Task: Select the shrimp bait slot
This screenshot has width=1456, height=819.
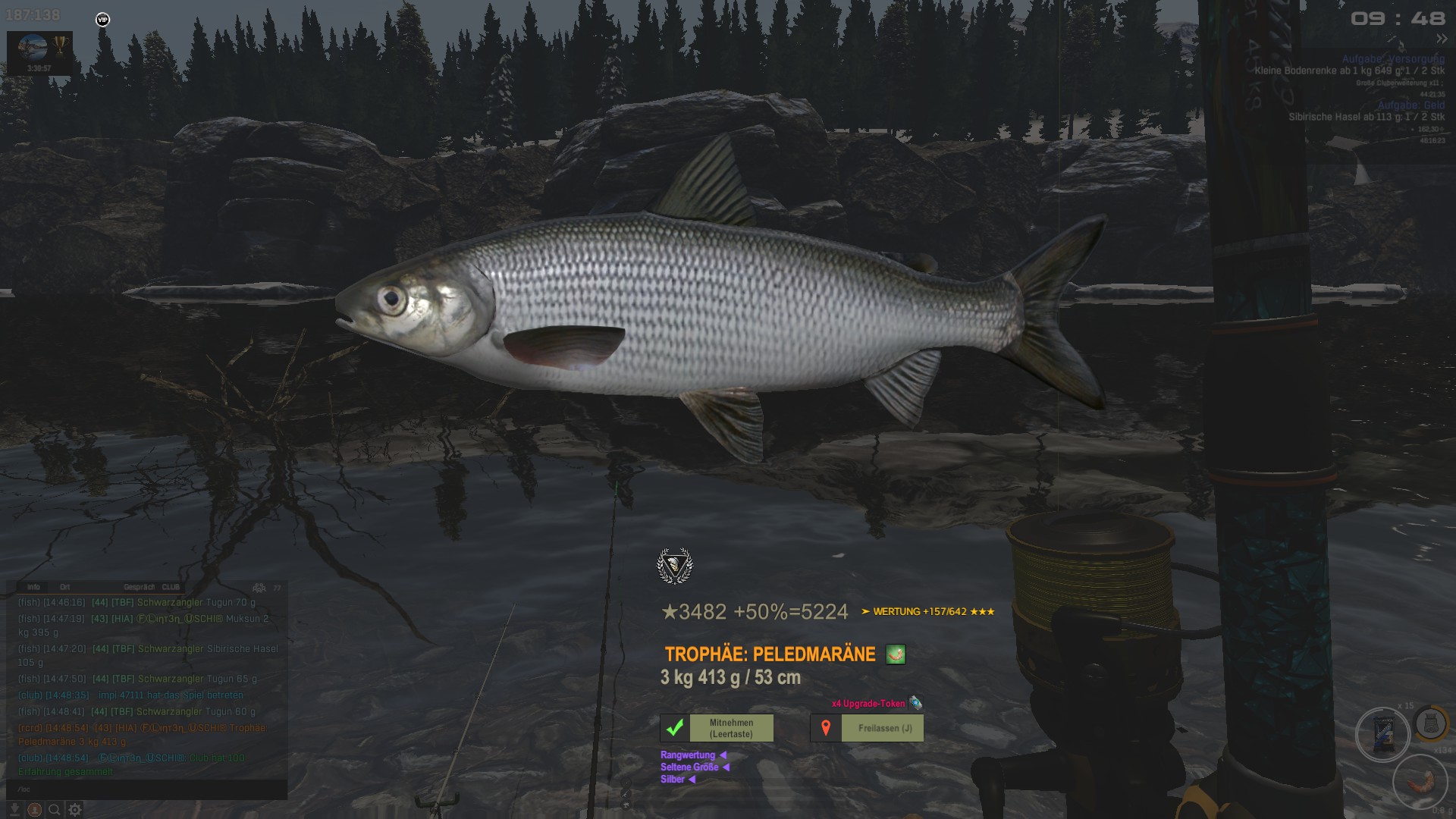Action: tap(1420, 781)
